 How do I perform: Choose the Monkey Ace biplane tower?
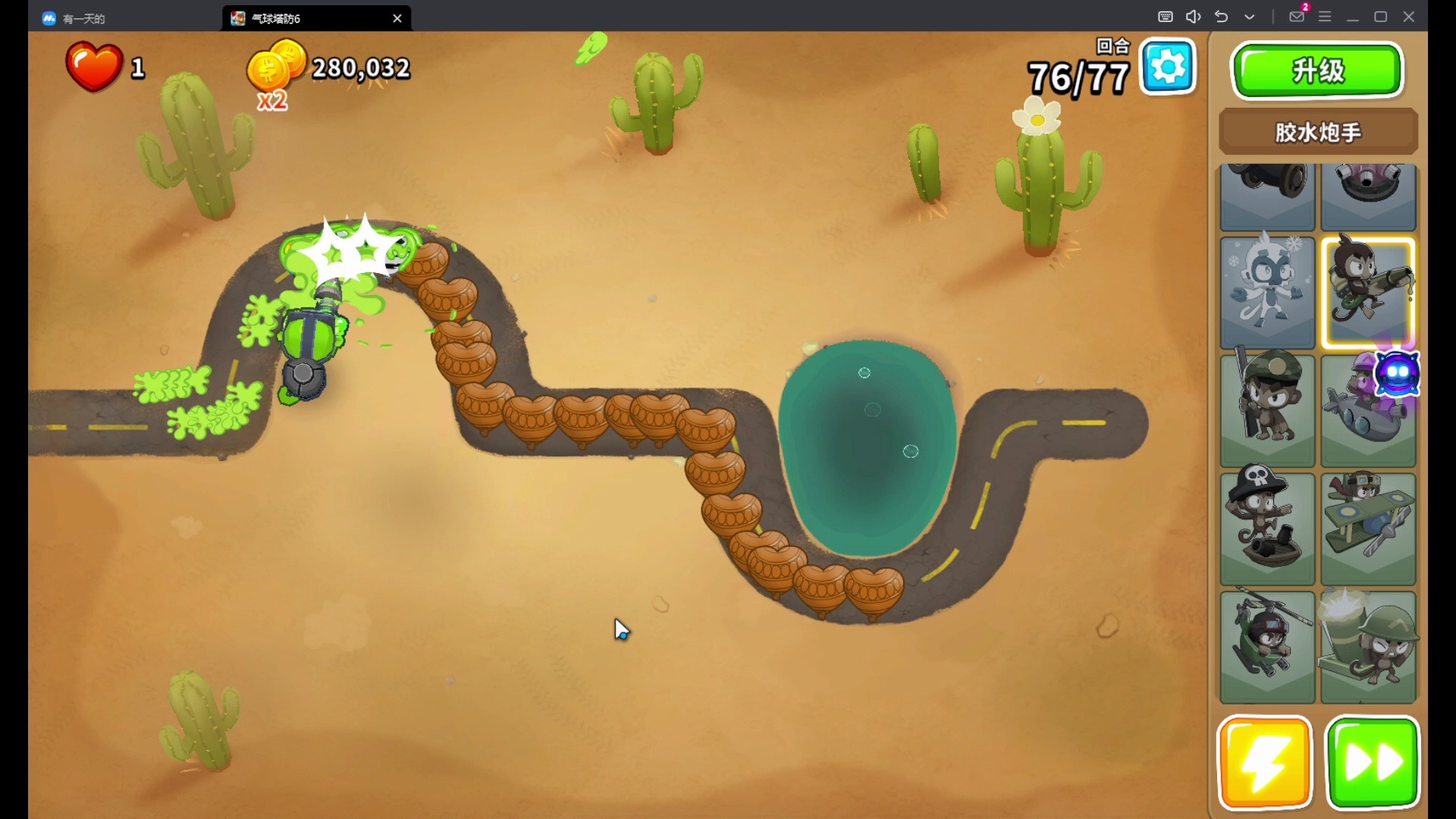tap(1368, 529)
